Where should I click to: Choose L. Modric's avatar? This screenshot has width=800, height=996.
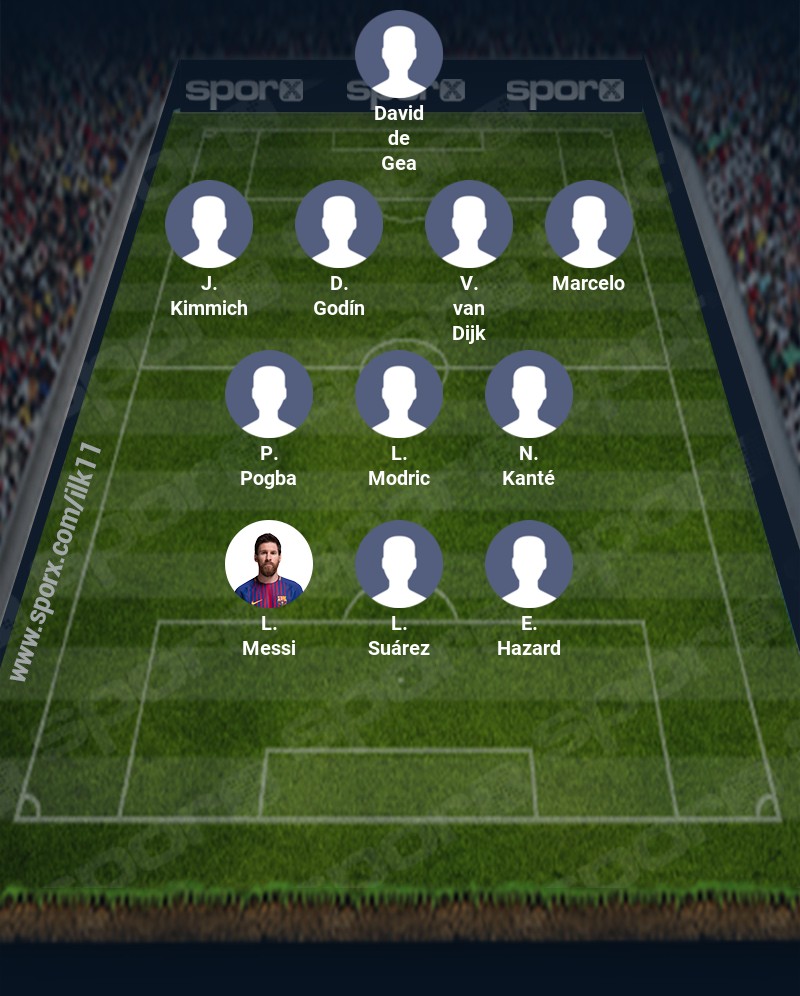[x=399, y=394]
